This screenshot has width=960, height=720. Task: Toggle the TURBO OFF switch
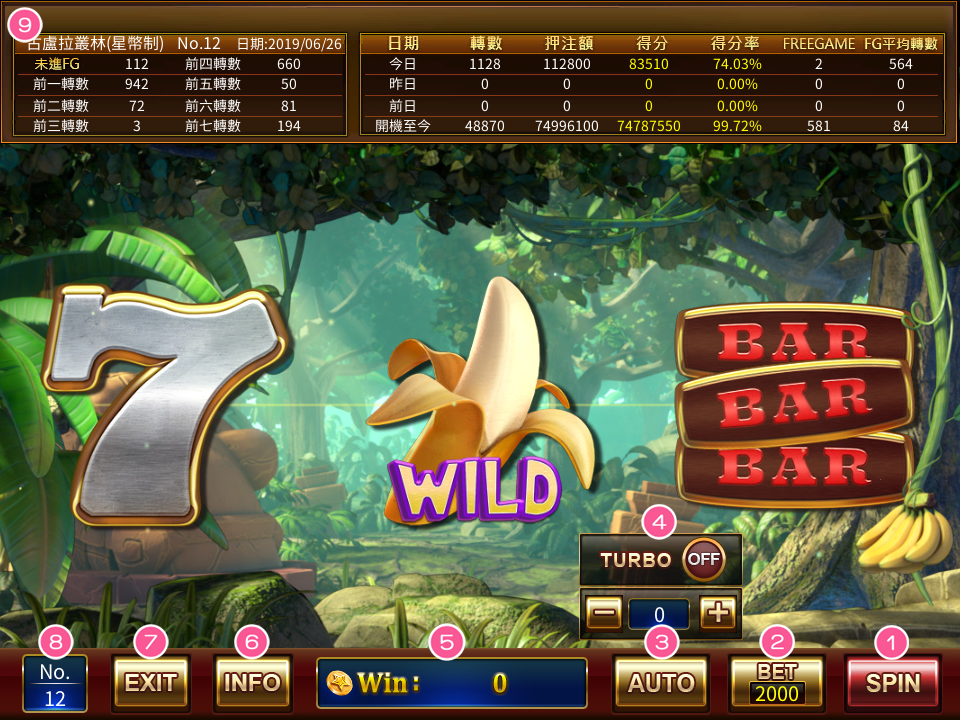tap(703, 559)
